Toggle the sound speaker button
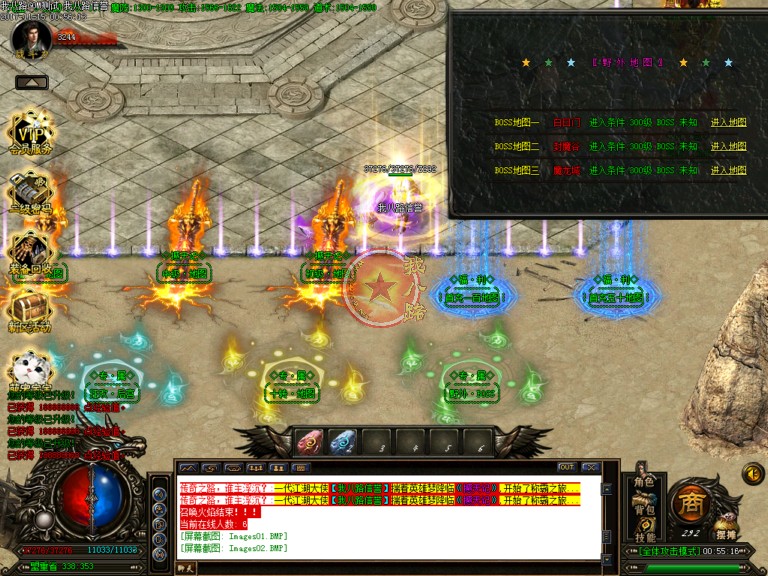Screen dimensions: 768x576 [753, 473]
